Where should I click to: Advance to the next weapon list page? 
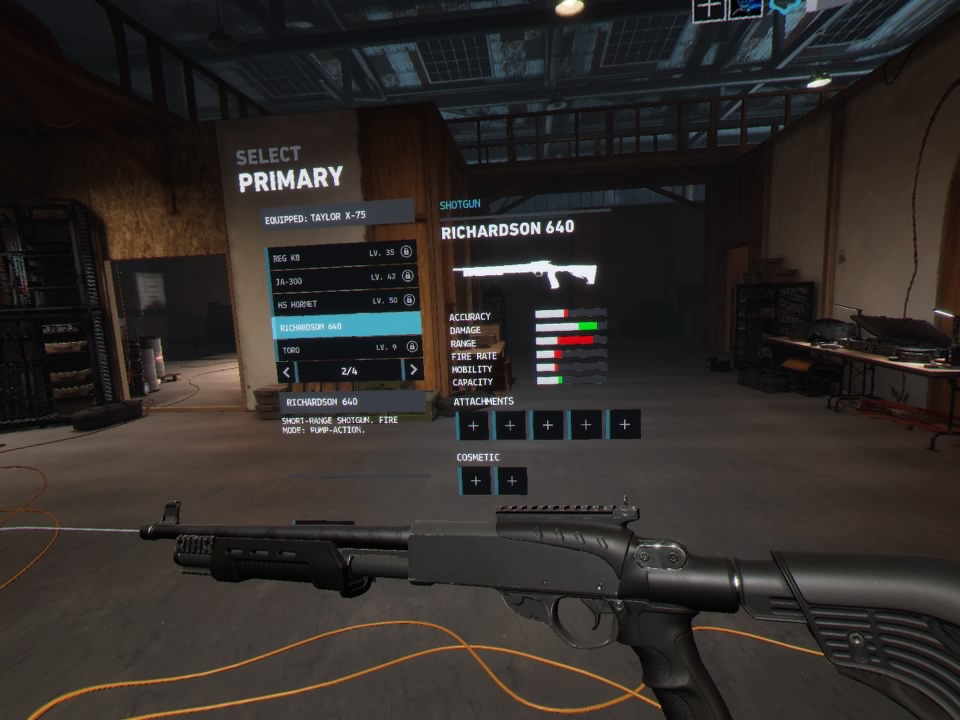point(412,370)
